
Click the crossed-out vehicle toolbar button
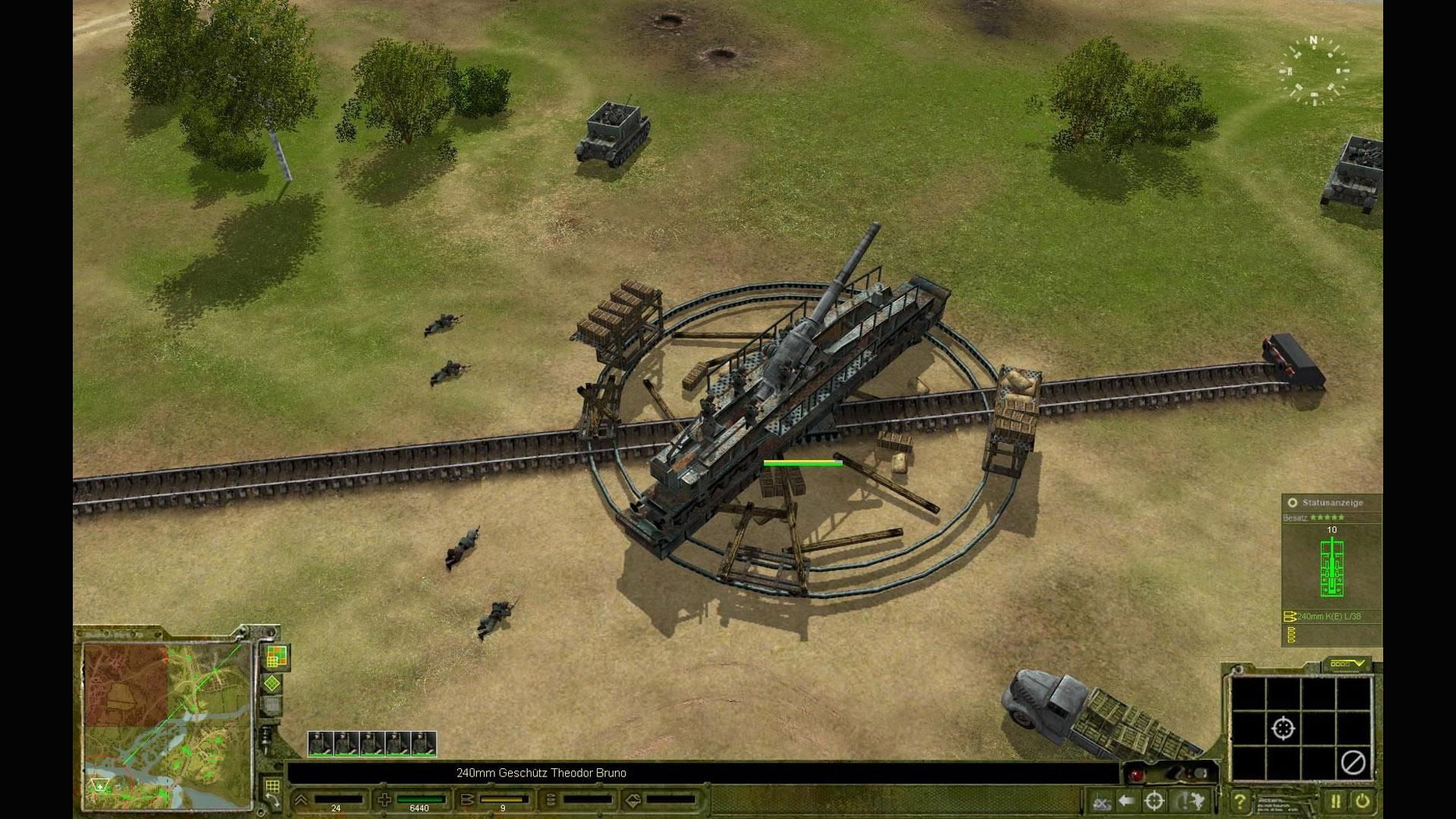(1100, 801)
